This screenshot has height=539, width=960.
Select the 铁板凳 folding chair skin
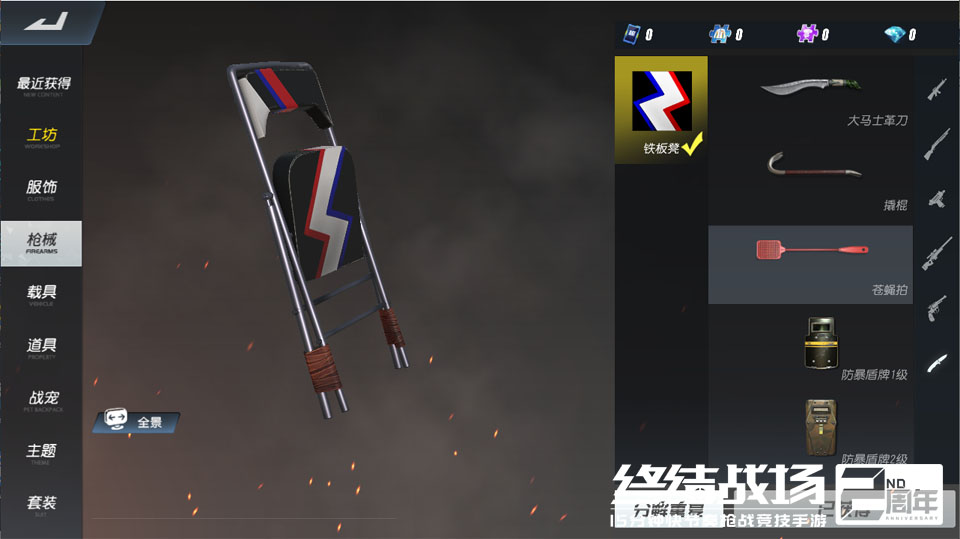[661, 109]
